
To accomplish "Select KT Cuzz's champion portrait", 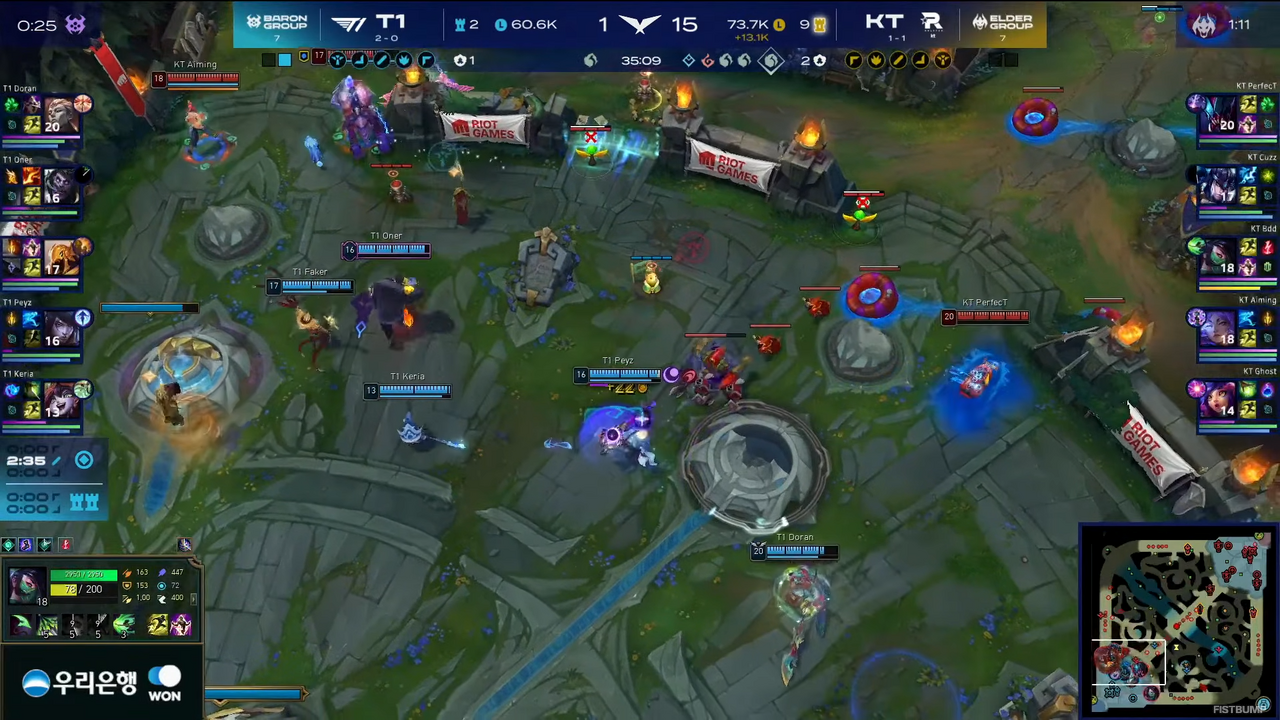I will [x=1220, y=186].
